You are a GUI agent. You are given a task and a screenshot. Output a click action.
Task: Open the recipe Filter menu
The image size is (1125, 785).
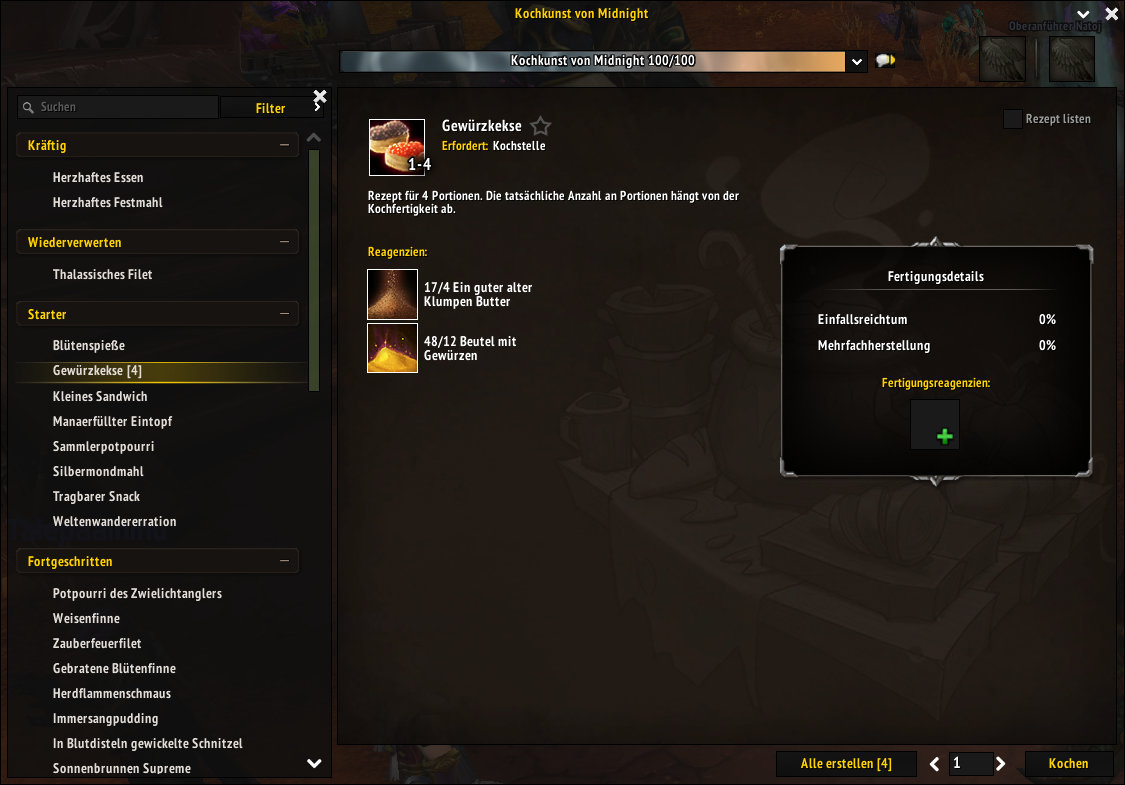270,108
